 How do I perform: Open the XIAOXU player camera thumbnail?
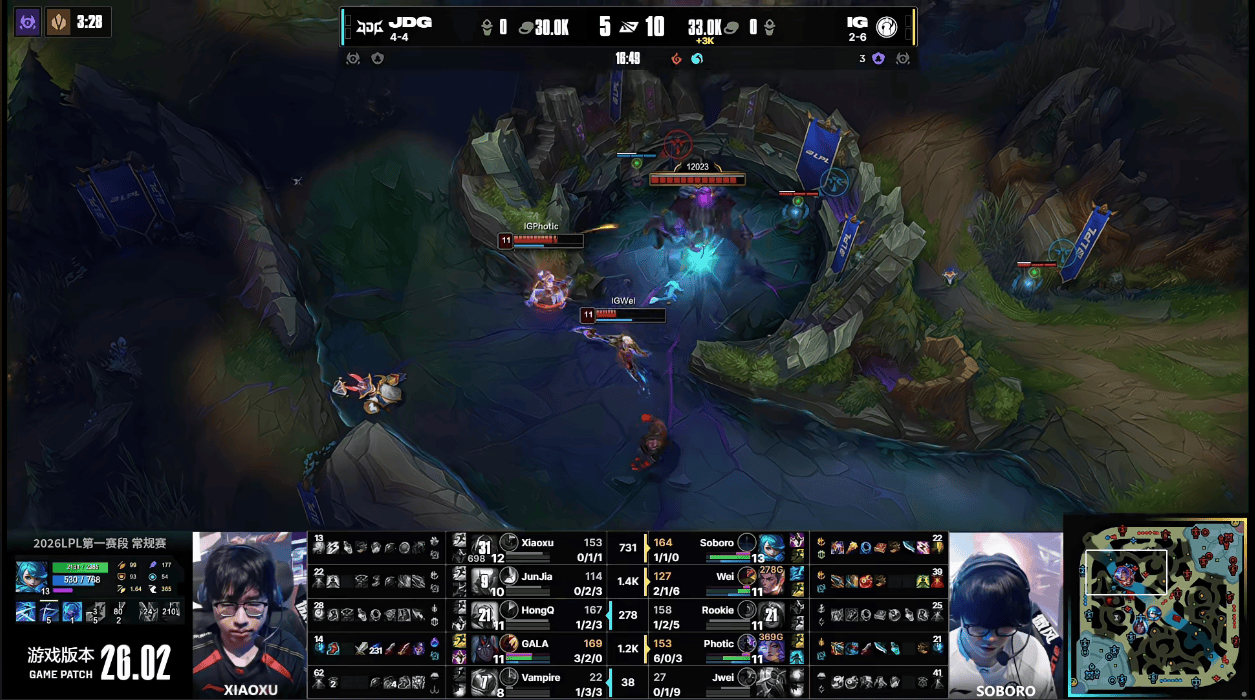tap(249, 614)
